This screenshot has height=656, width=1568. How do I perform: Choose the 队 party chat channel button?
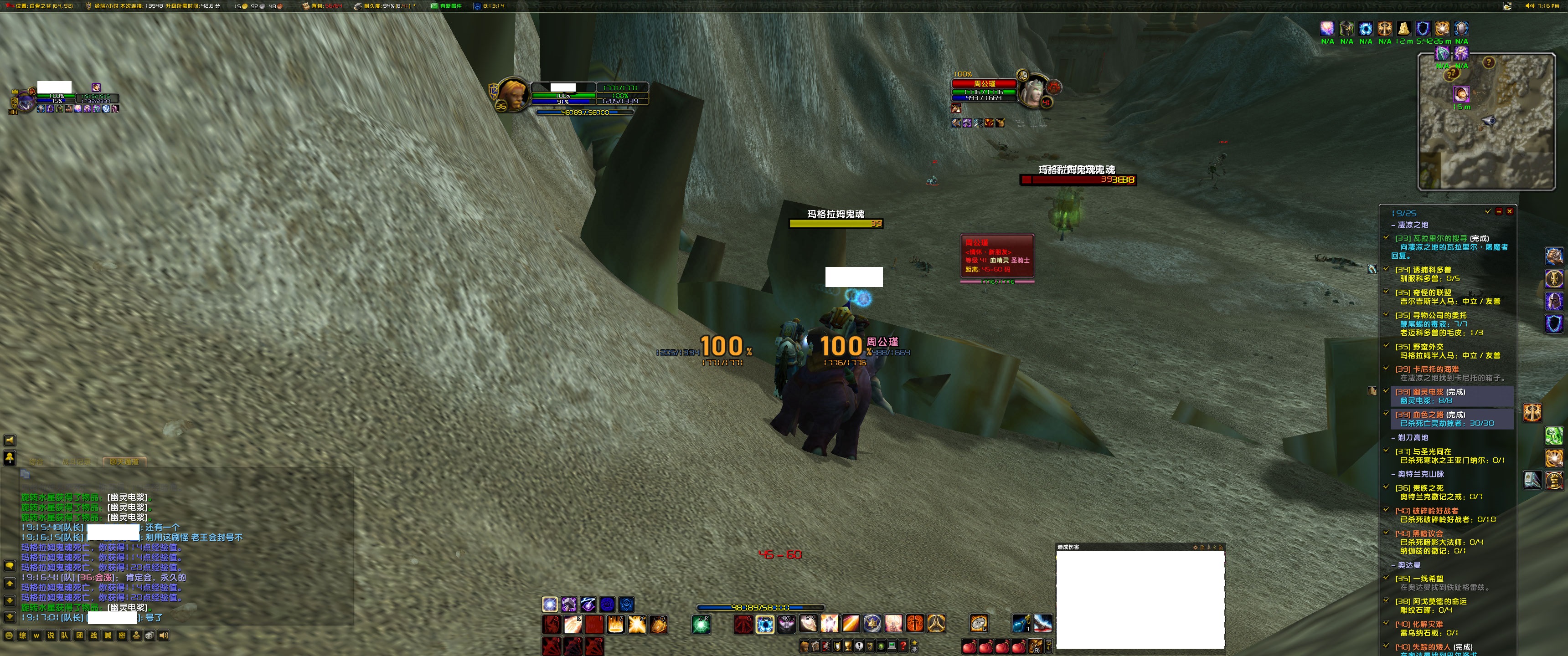pyautogui.click(x=65, y=635)
